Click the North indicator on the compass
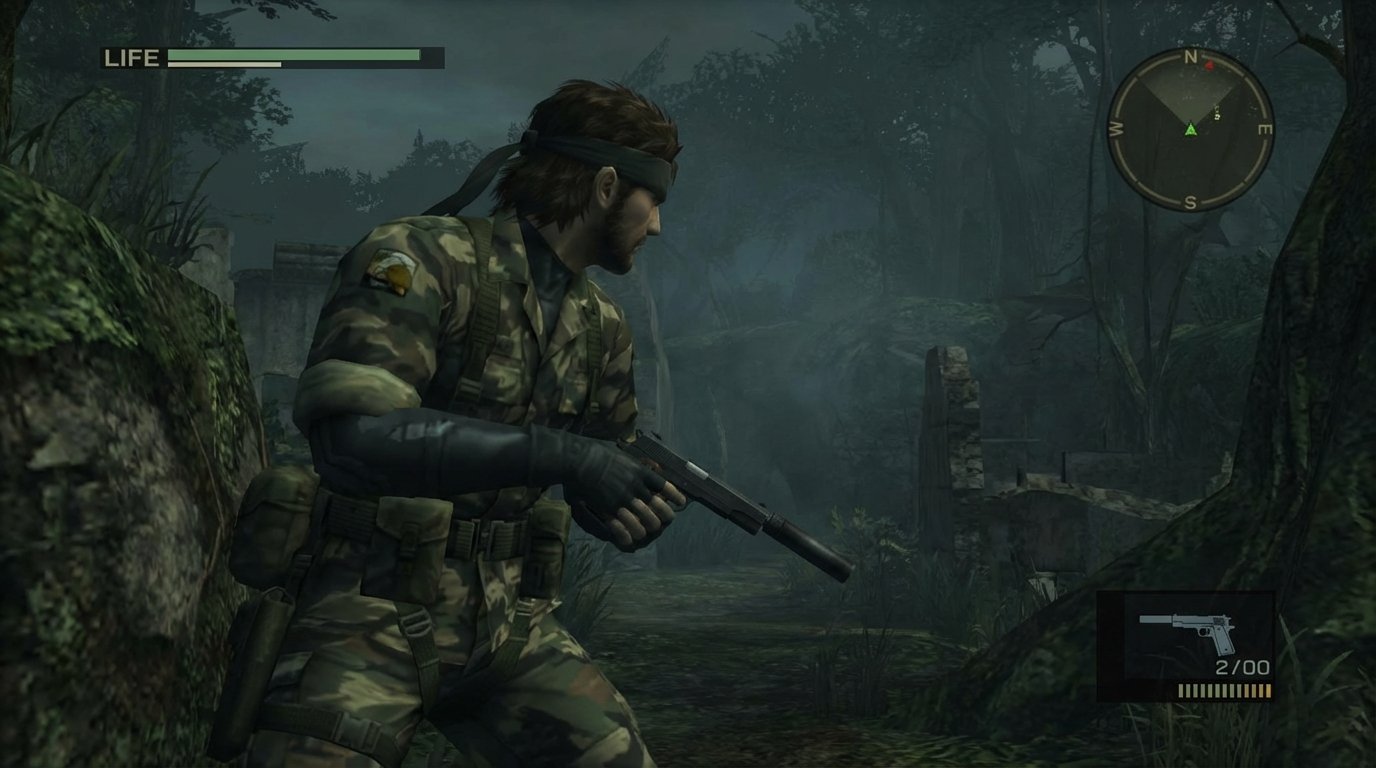The width and height of the screenshot is (1376, 768). click(1190, 56)
